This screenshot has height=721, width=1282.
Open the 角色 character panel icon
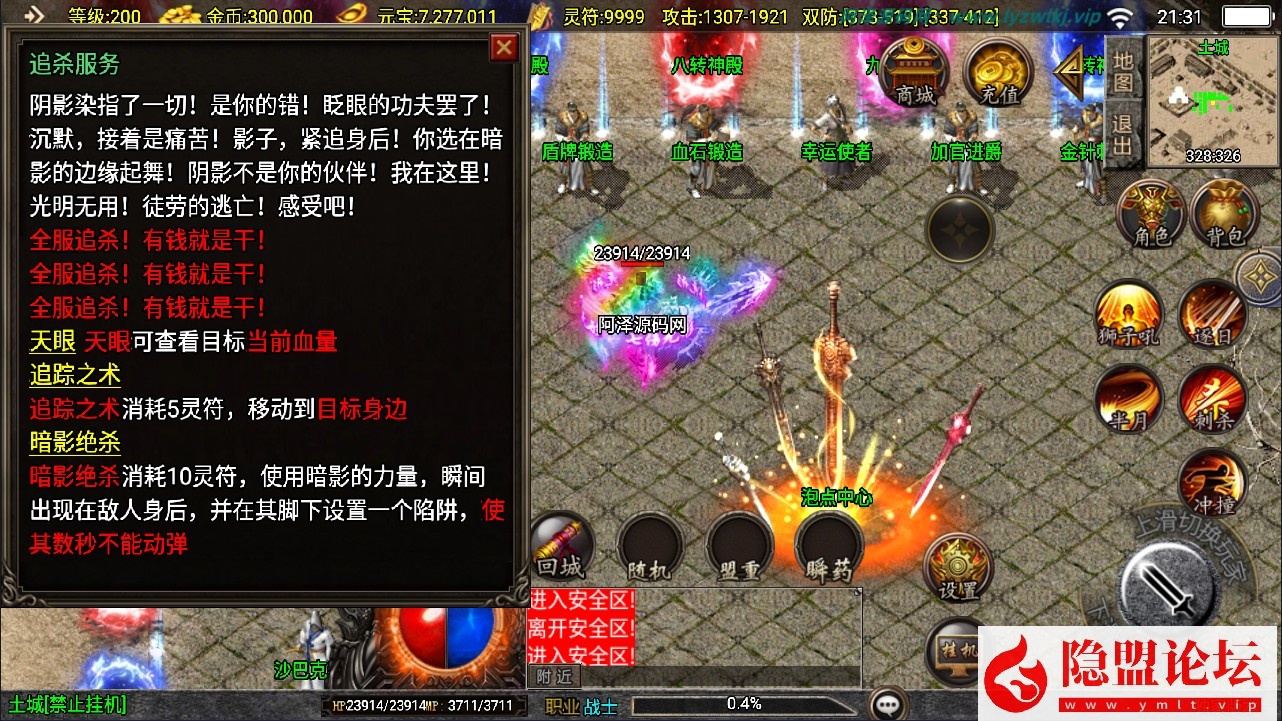point(1150,215)
